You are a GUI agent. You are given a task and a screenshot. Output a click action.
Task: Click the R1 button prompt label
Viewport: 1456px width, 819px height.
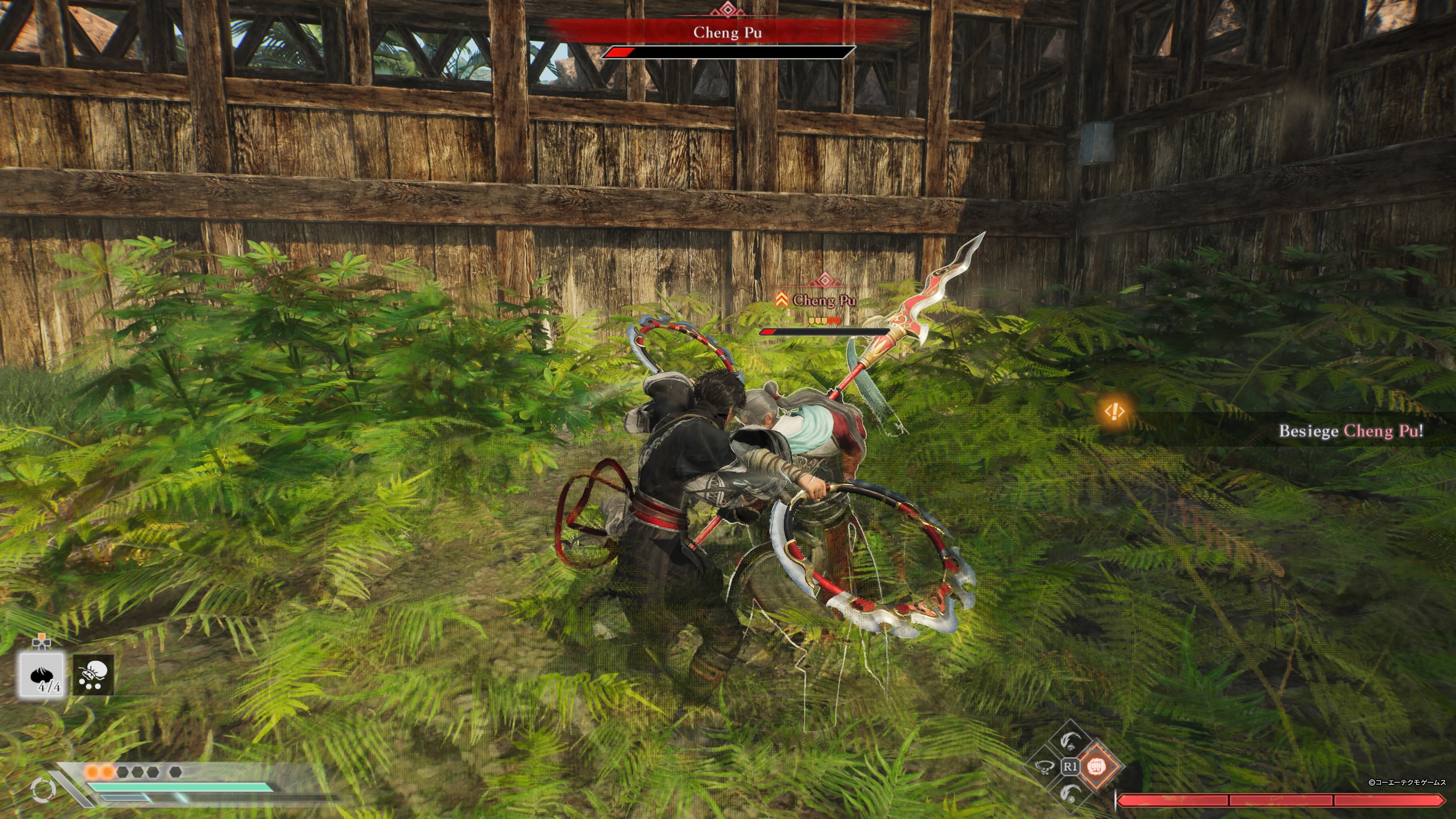pos(1071,766)
